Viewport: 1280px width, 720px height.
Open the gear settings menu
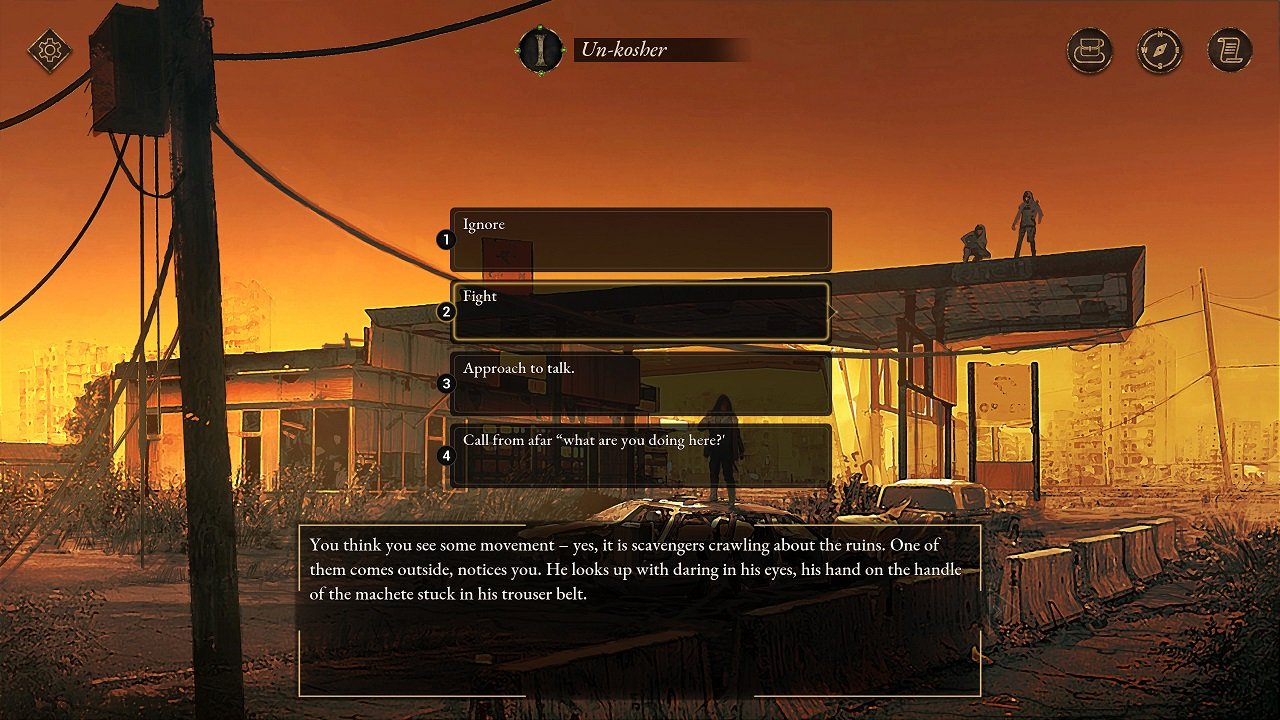pos(50,50)
